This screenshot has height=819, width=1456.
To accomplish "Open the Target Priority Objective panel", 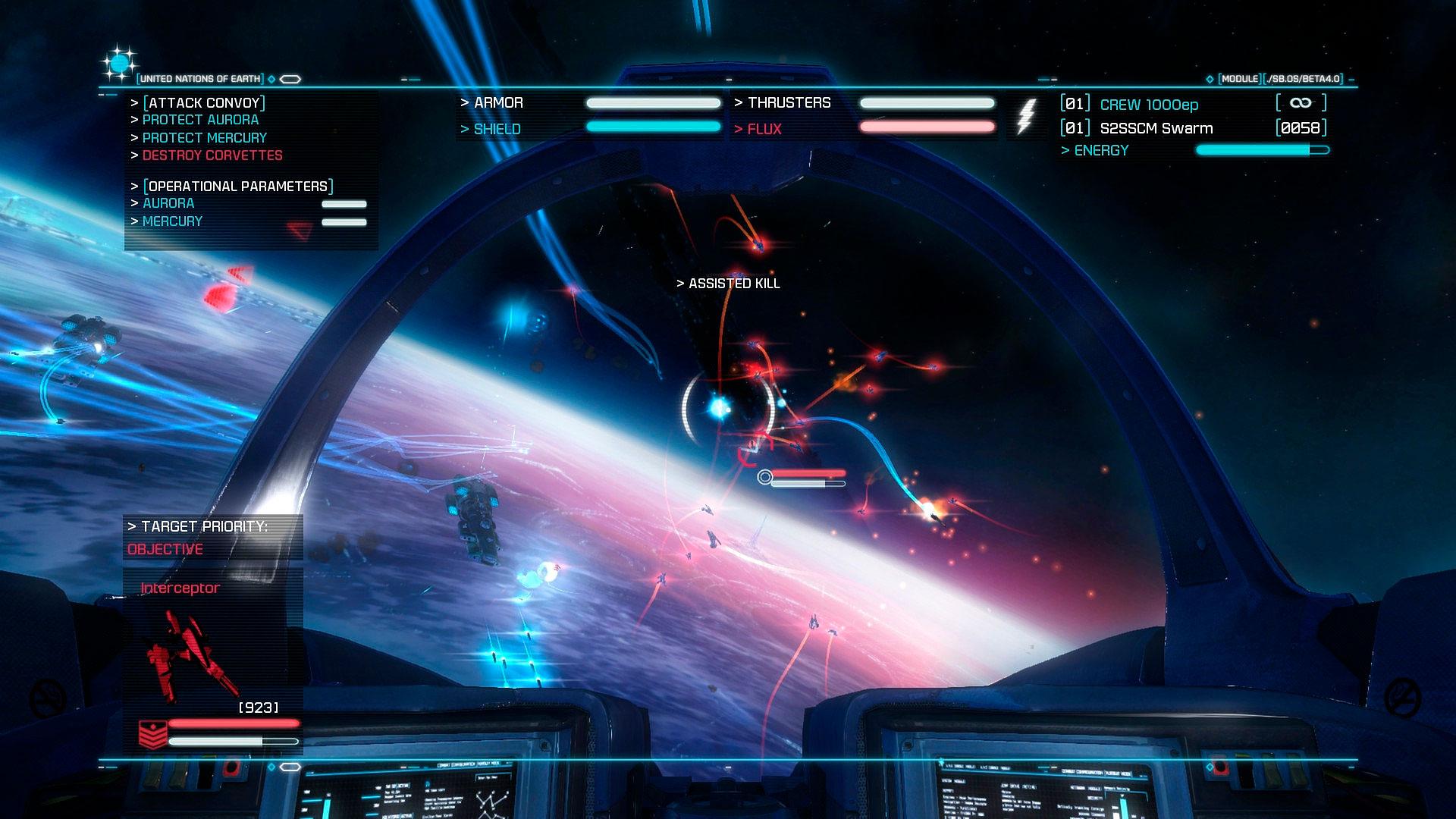I will (x=212, y=538).
